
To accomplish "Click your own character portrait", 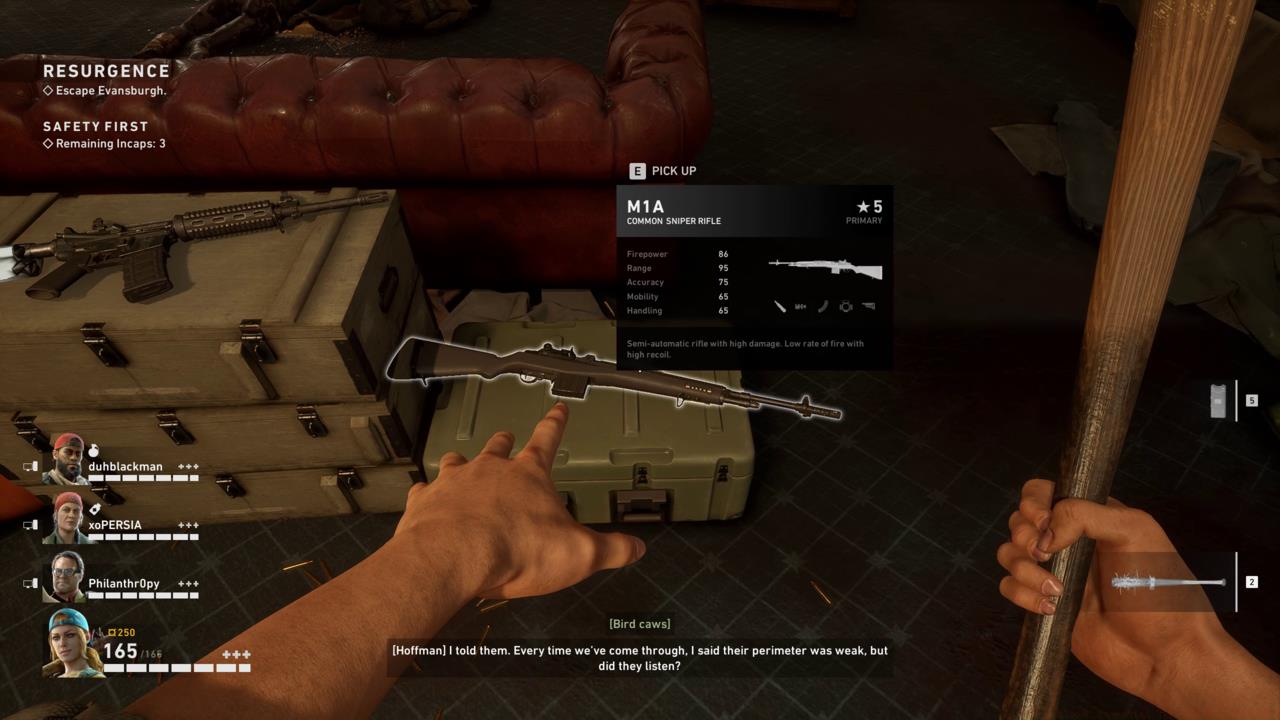I will coord(74,642).
